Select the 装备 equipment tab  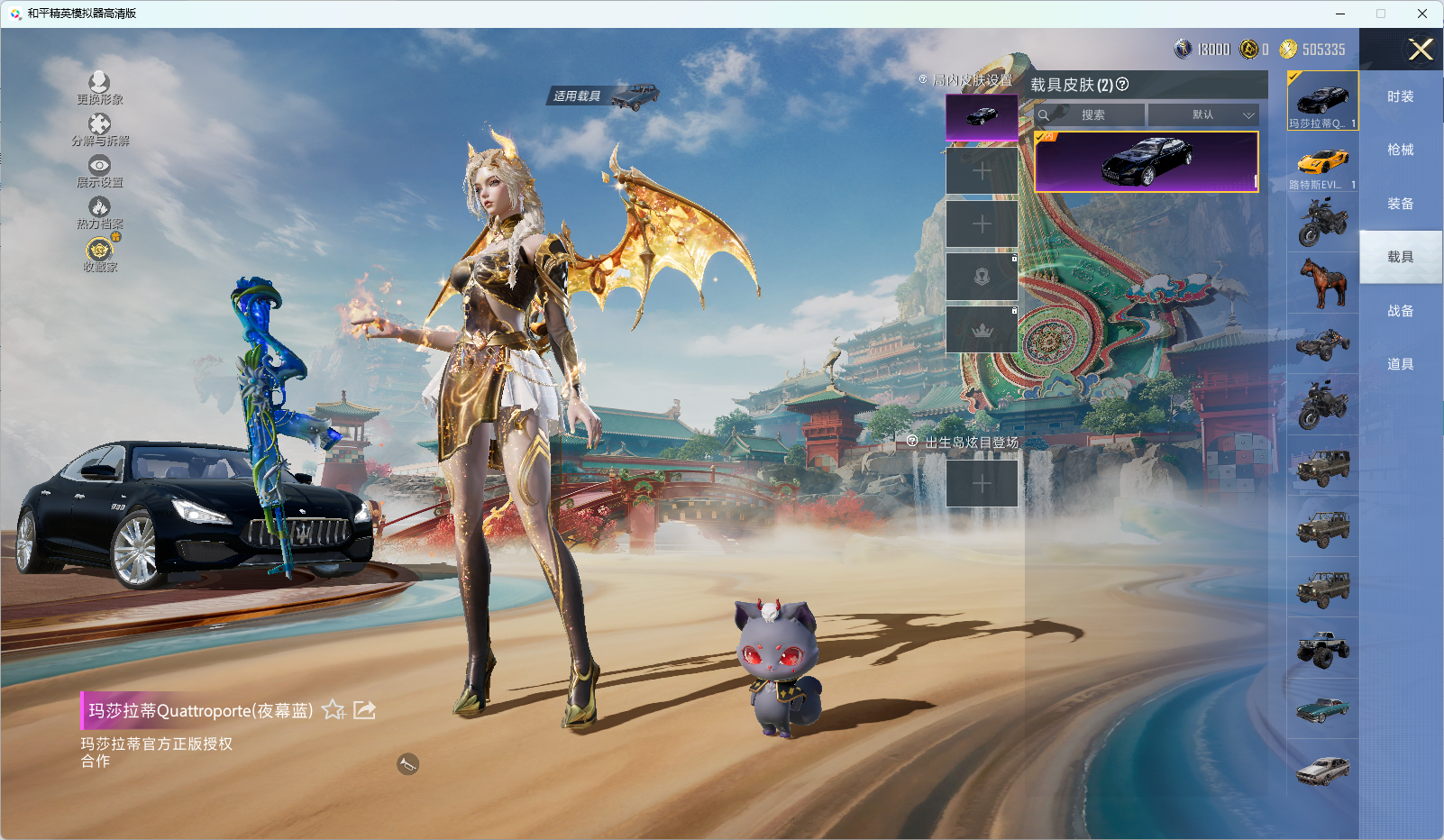click(x=1400, y=204)
